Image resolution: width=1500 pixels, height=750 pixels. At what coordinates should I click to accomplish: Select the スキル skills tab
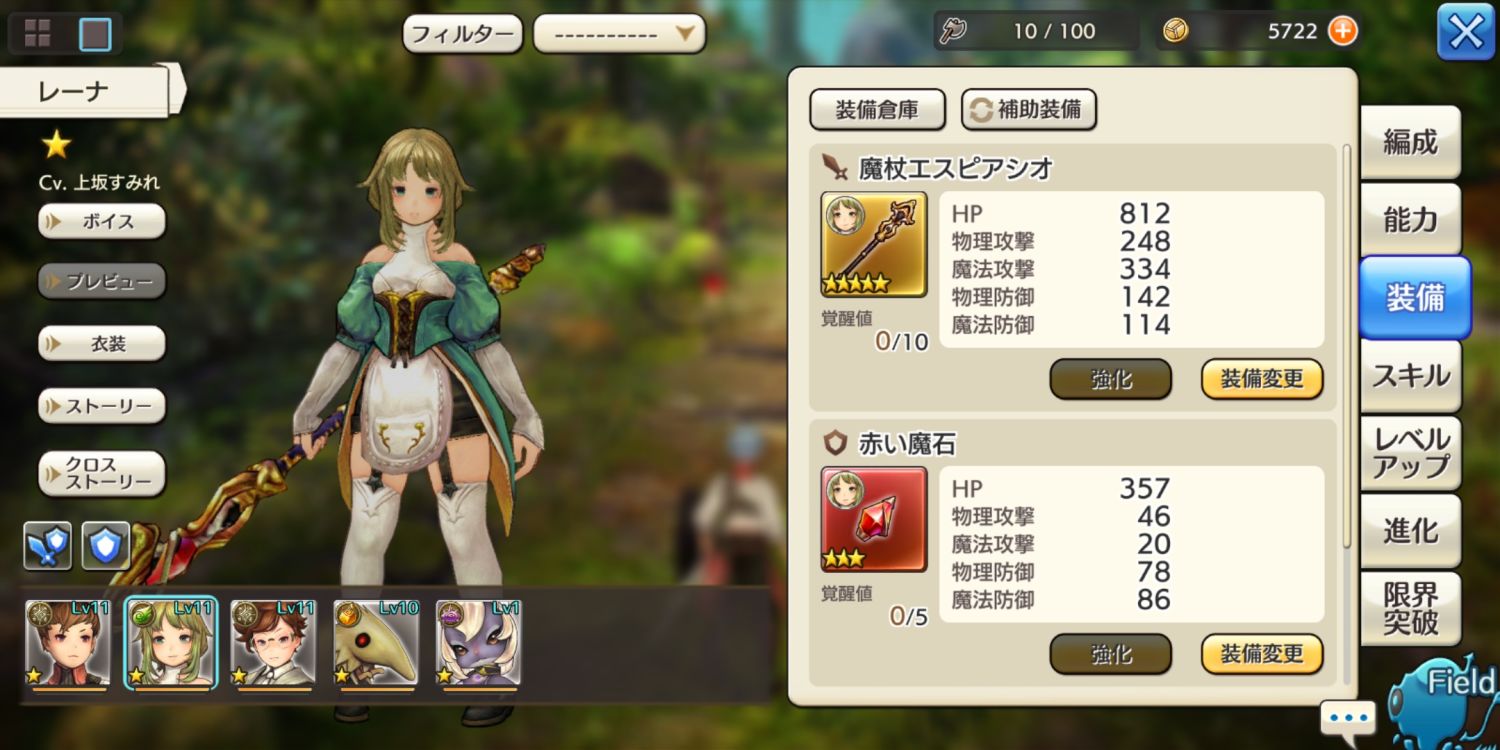[x=1410, y=376]
